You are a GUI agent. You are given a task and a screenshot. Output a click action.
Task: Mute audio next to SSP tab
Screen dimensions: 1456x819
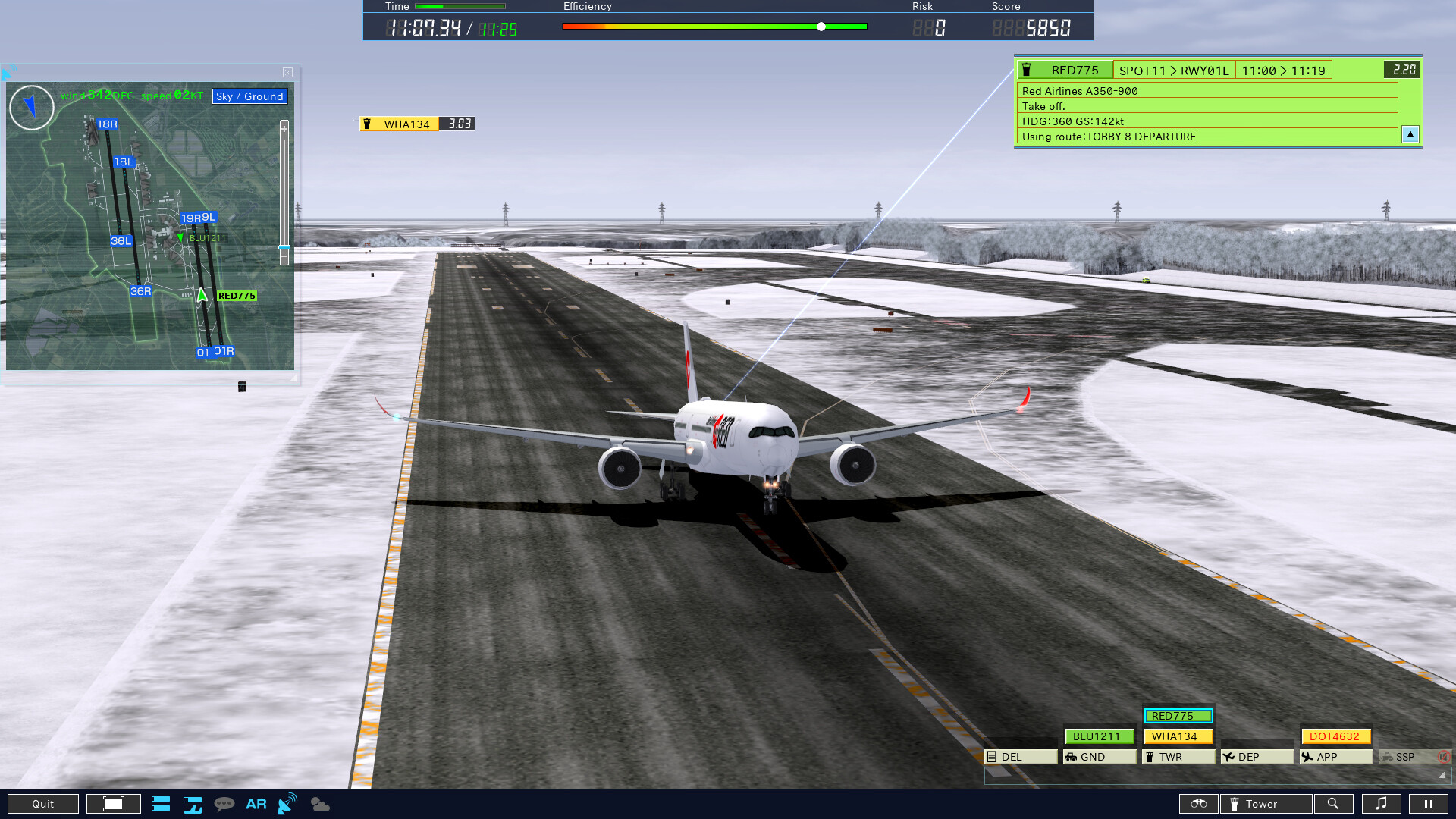coord(1443,756)
